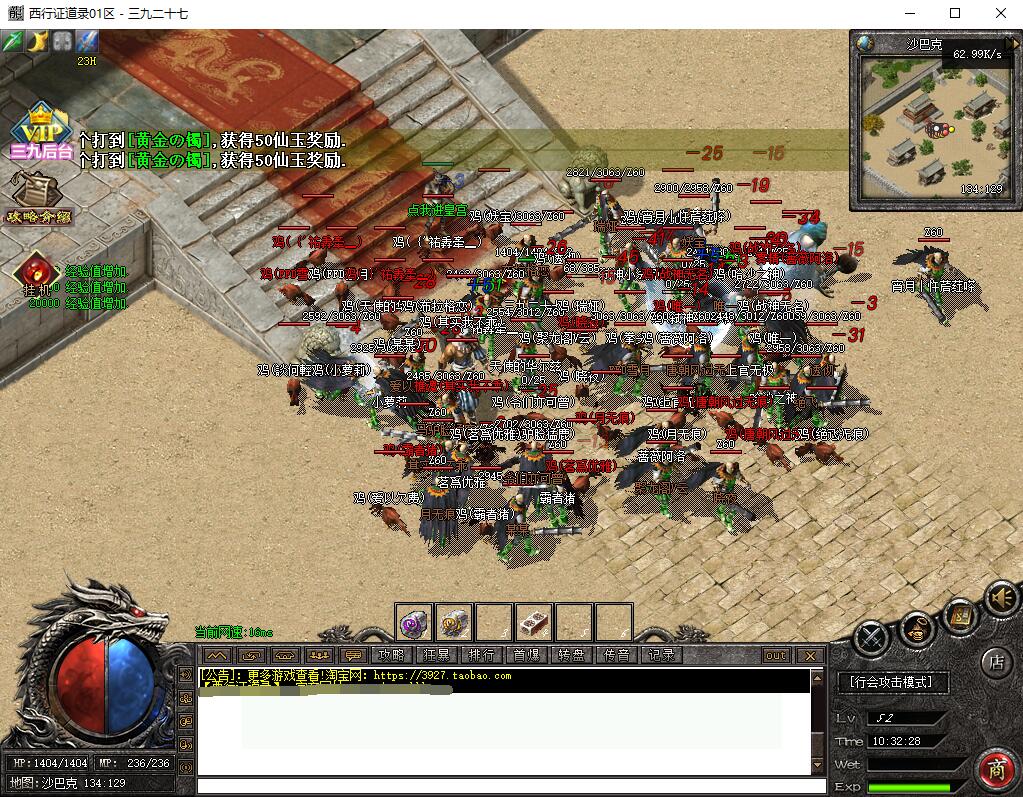This screenshot has height=797, width=1023.
Task: Click the 'out' button on chat bar
Action: 775,656
